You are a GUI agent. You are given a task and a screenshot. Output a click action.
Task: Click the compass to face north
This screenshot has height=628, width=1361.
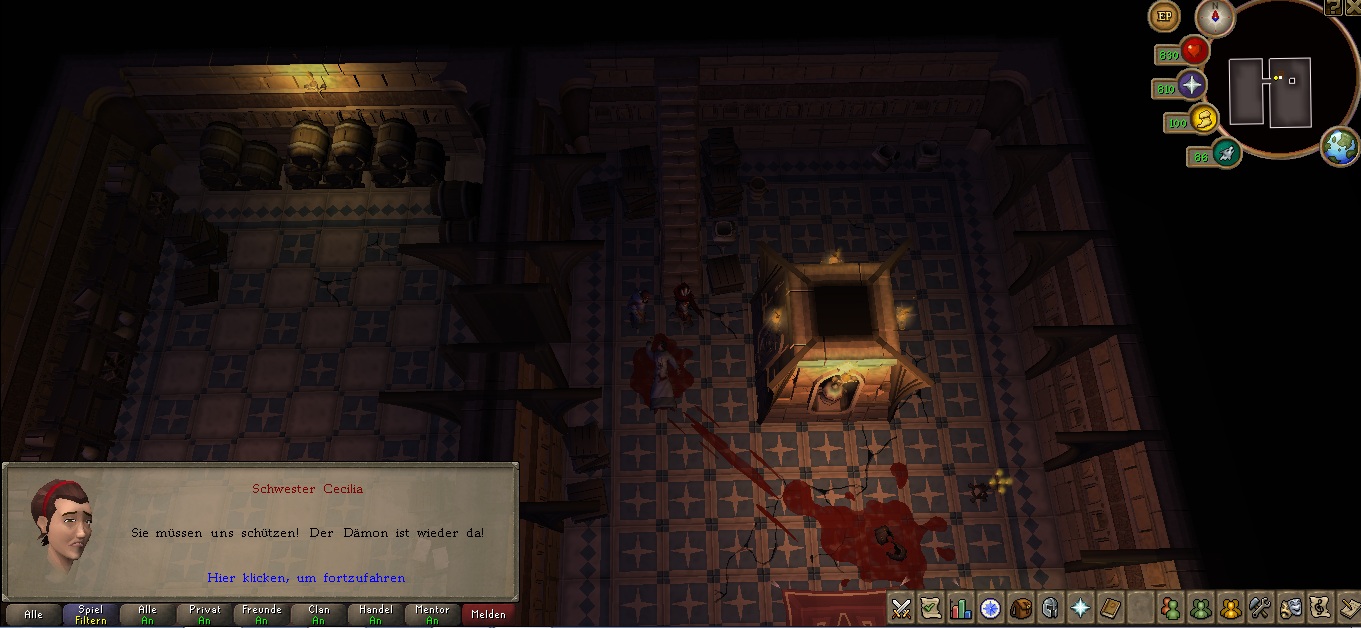[x=1214, y=19]
